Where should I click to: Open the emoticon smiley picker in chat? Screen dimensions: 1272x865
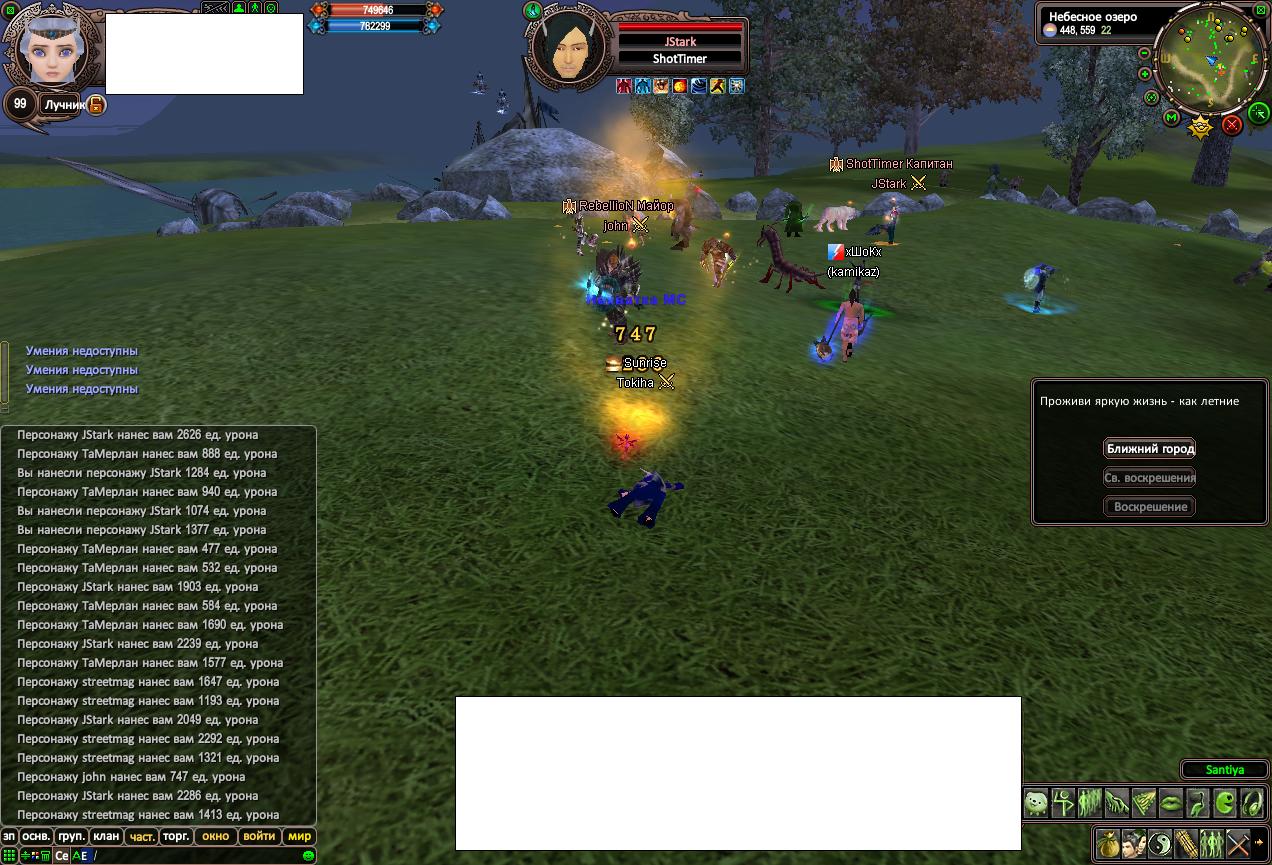click(x=308, y=856)
